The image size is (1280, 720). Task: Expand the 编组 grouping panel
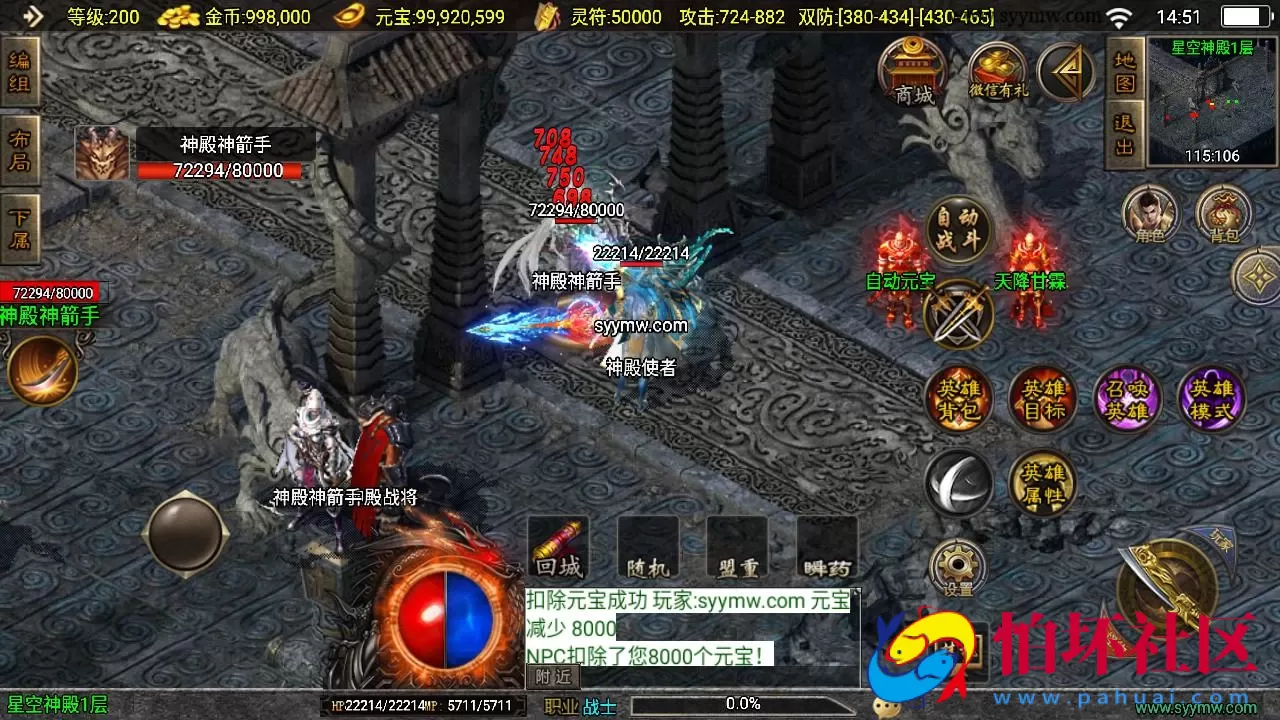[21, 75]
